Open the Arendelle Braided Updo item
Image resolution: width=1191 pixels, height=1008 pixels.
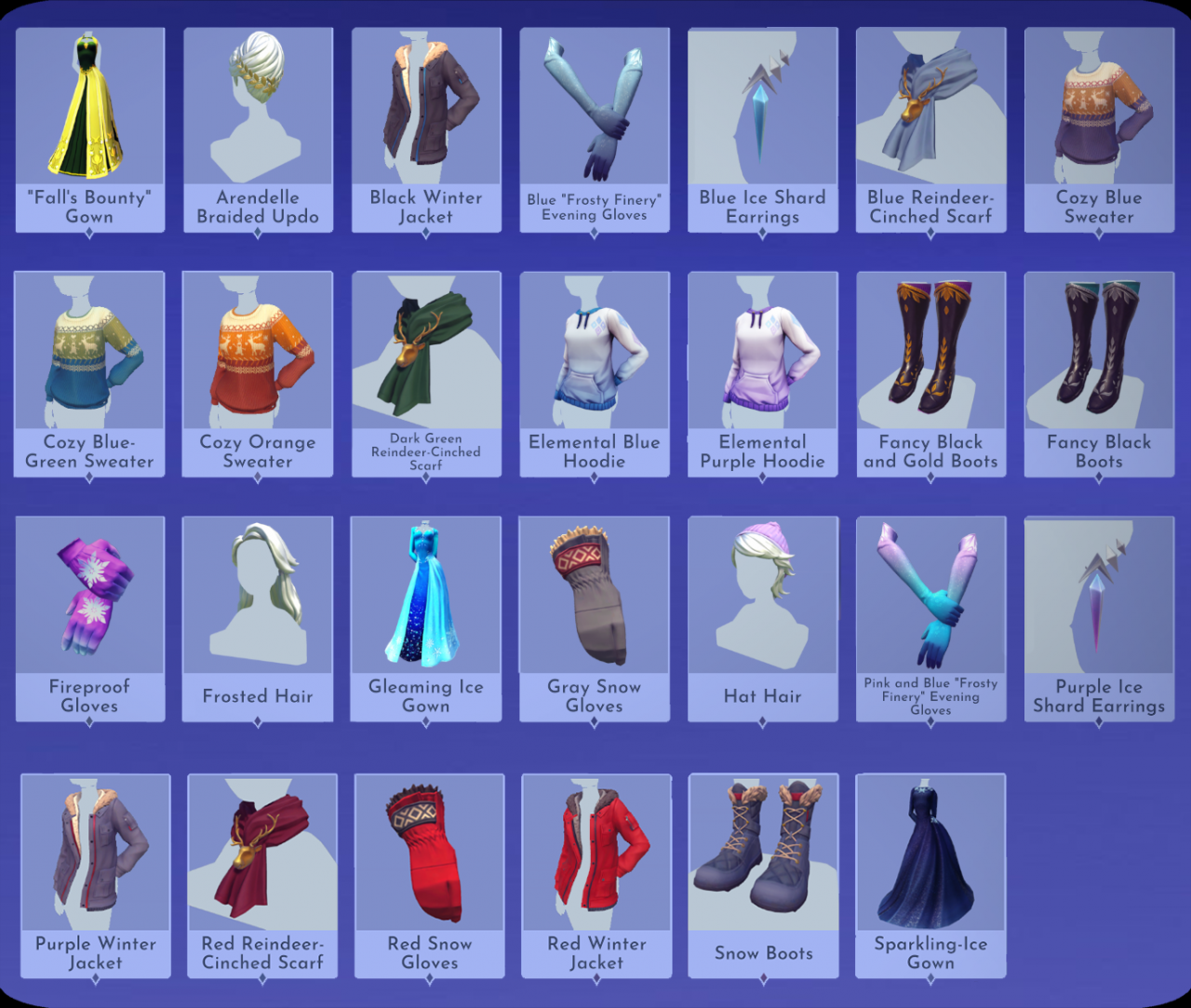pos(258,112)
